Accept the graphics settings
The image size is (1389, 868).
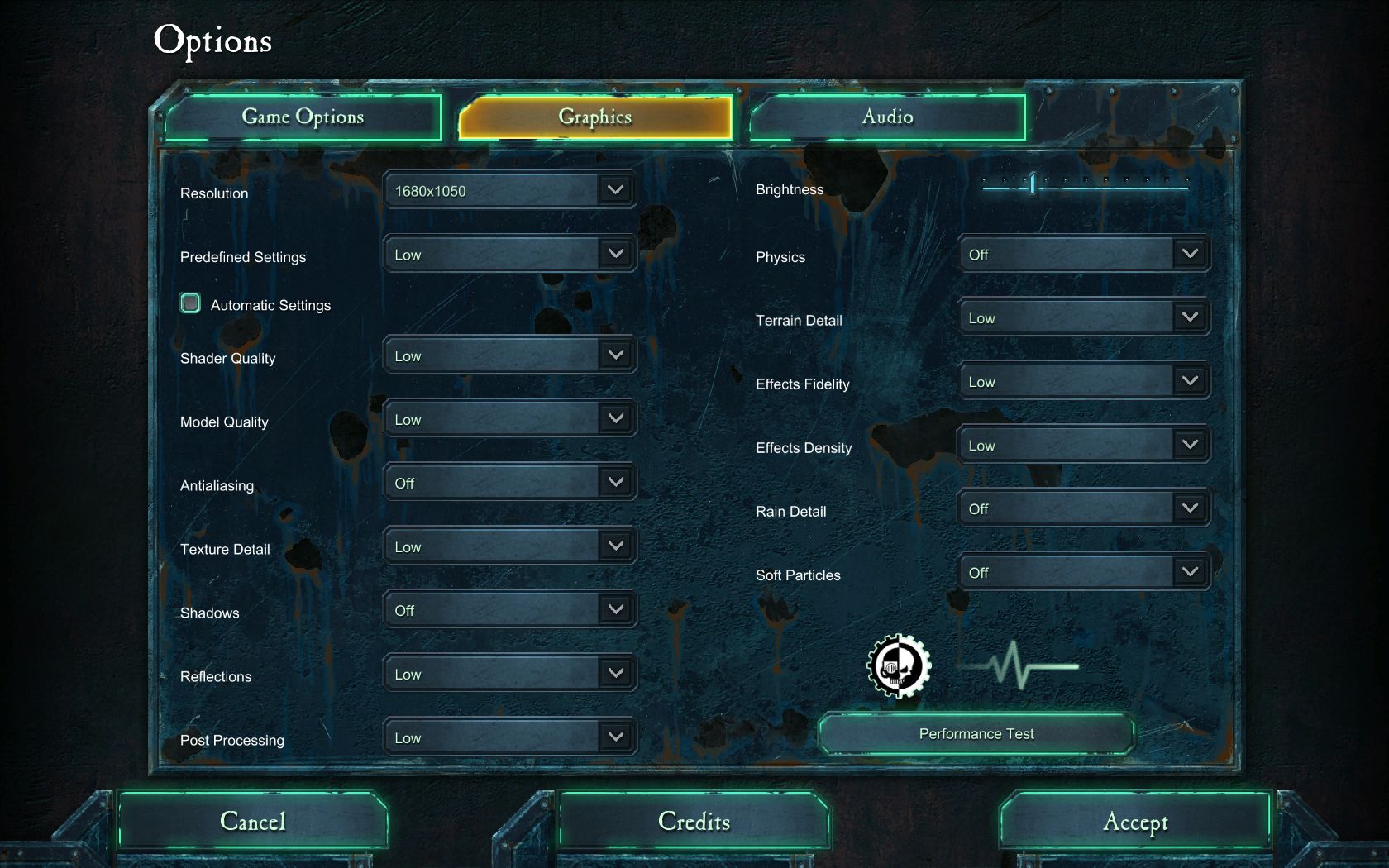(1135, 821)
